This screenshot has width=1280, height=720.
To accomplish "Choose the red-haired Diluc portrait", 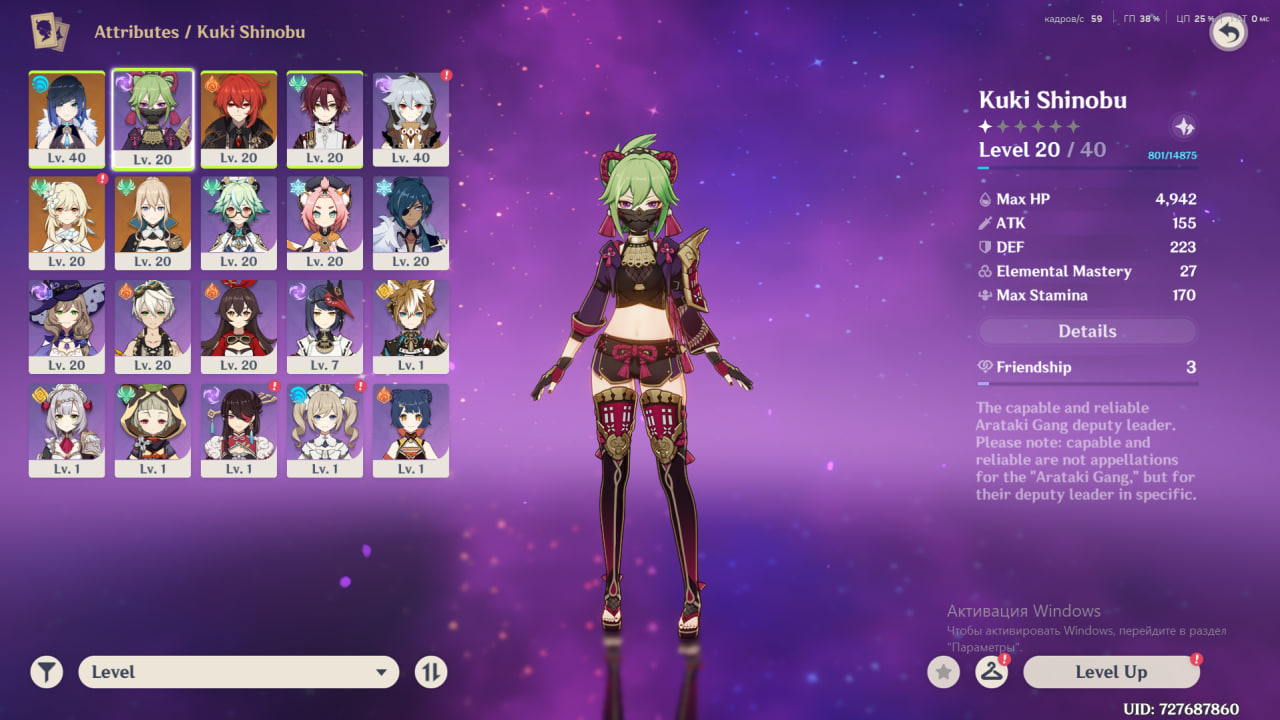I will point(239,118).
